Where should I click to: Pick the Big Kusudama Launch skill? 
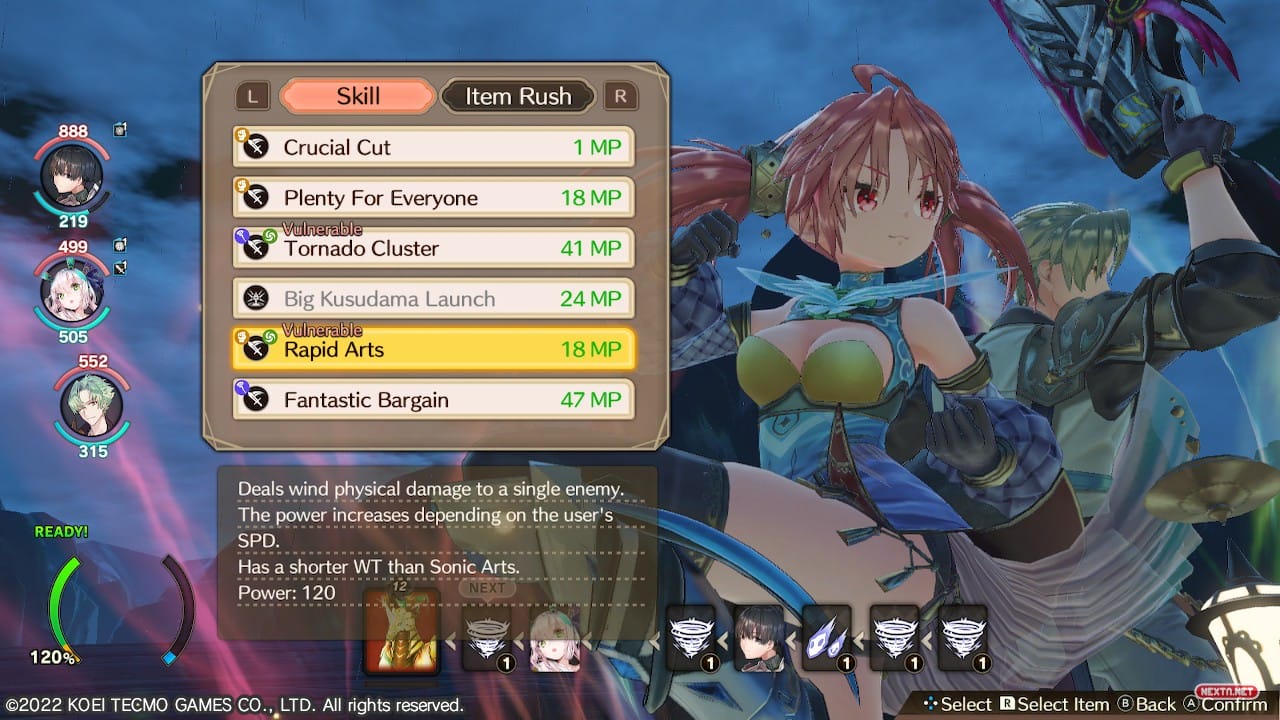pyautogui.click(x=433, y=298)
